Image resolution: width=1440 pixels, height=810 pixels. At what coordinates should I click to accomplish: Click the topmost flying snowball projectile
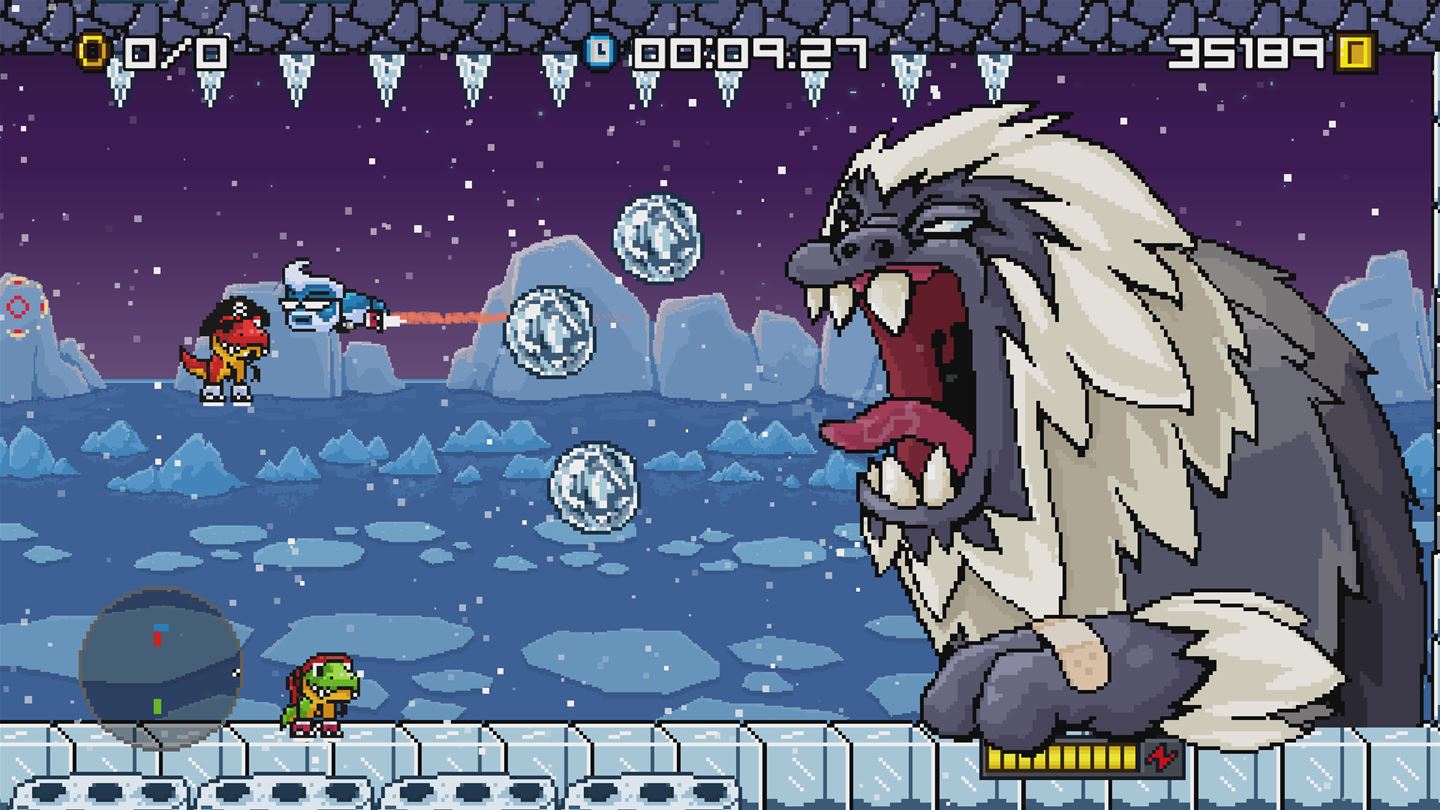pyautogui.click(x=655, y=240)
